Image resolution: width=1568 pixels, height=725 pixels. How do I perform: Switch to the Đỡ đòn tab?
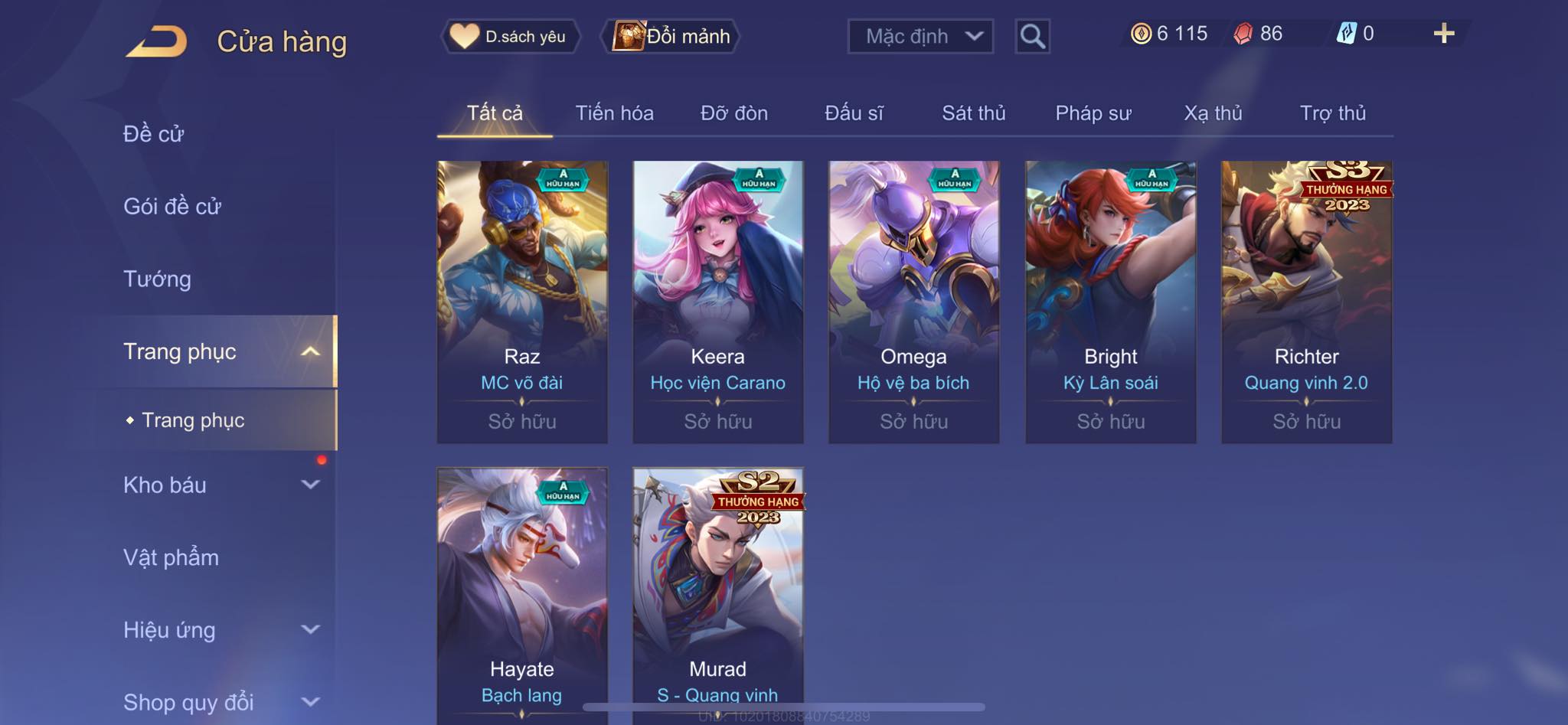[x=733, y=113]
